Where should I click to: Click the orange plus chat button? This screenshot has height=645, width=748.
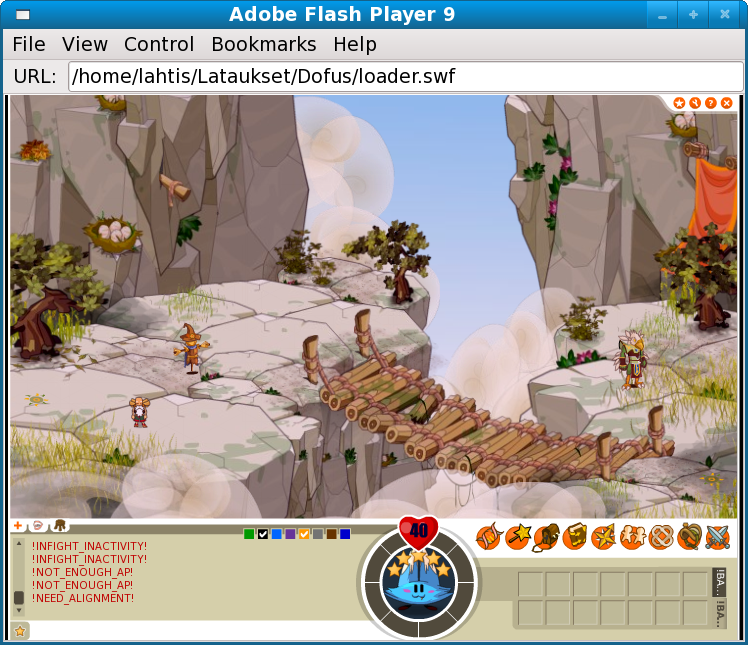17,525
